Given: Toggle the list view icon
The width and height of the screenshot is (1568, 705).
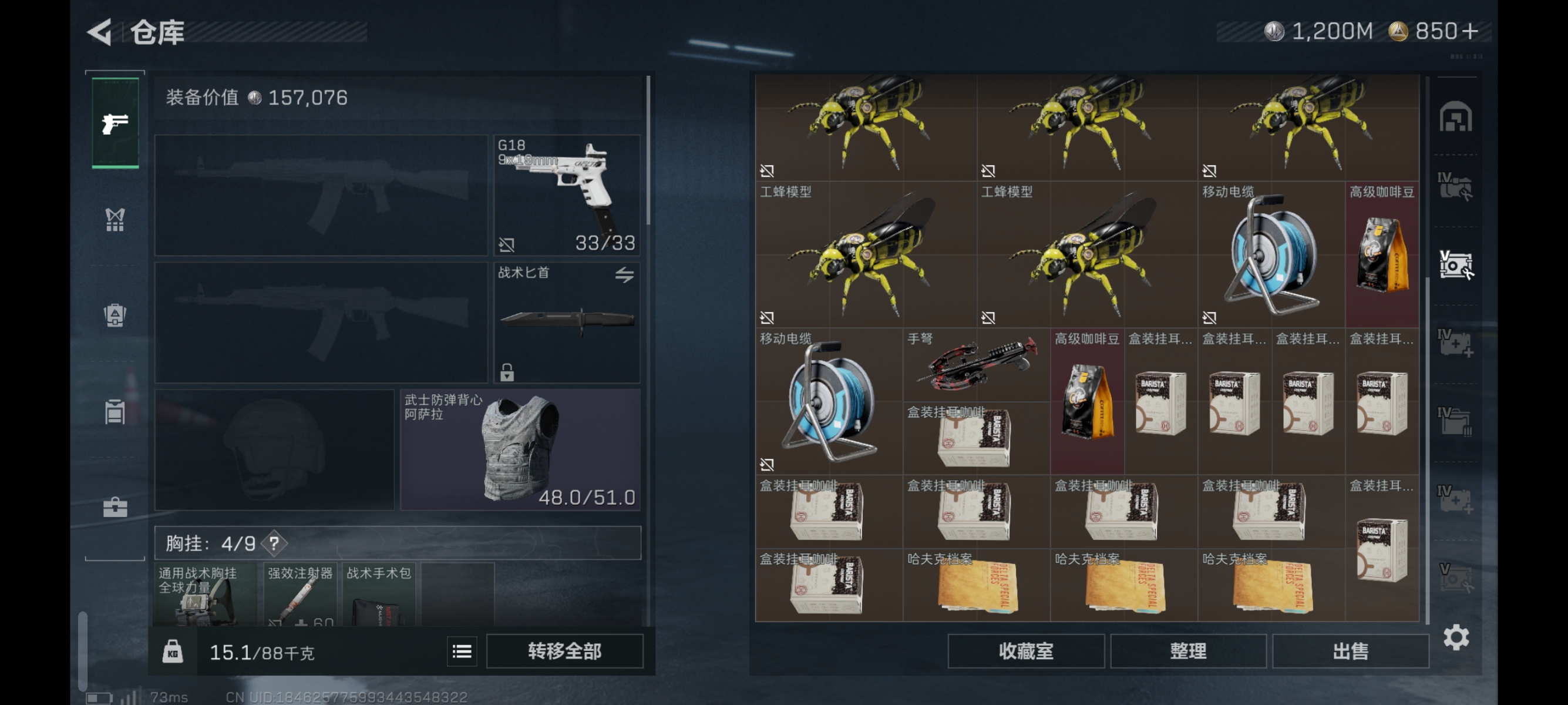Looking at the screenshot, I should coord(462,652).
